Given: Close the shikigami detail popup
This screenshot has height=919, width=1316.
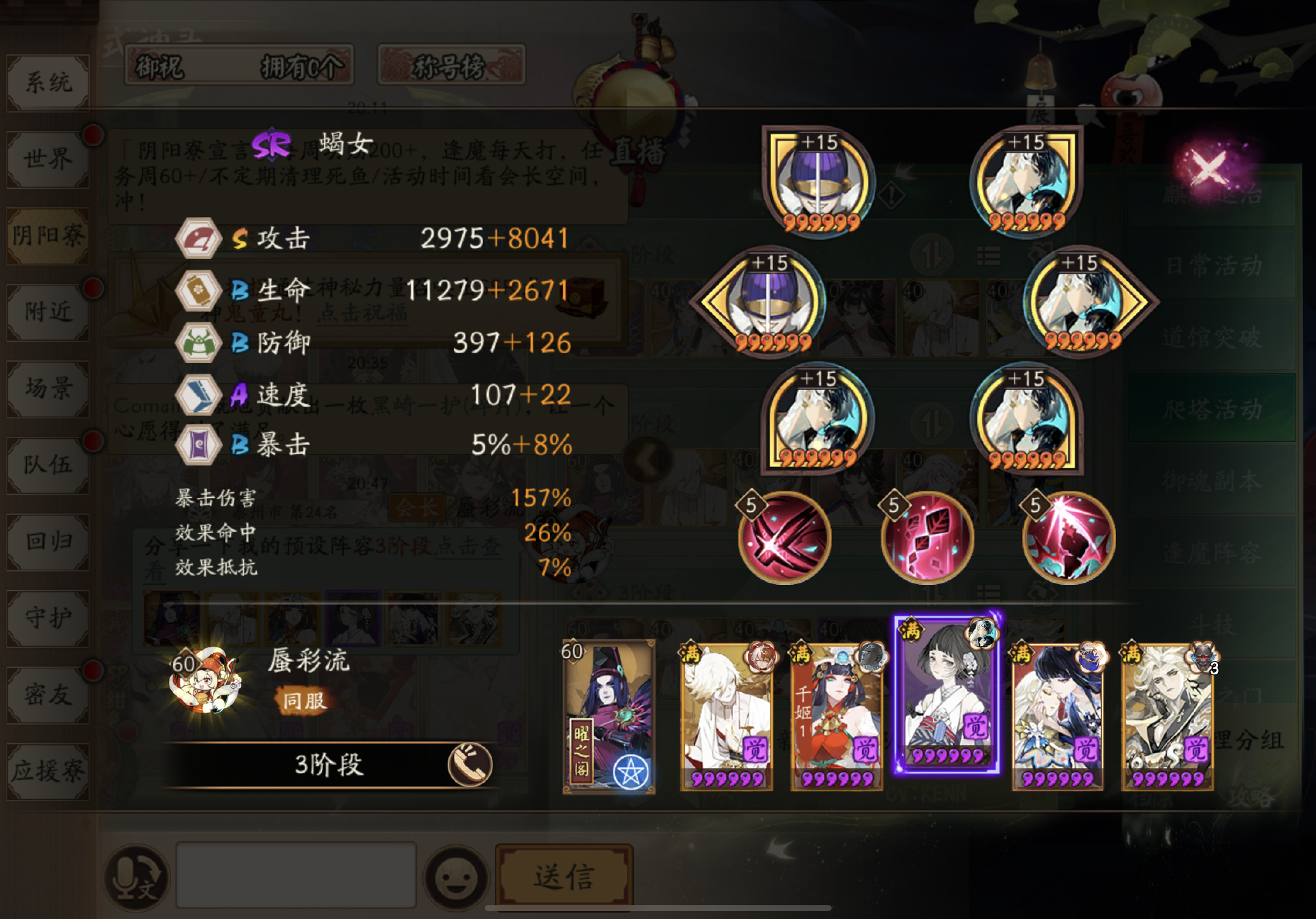Looking at the screenshot, I should click(1209, 166).
